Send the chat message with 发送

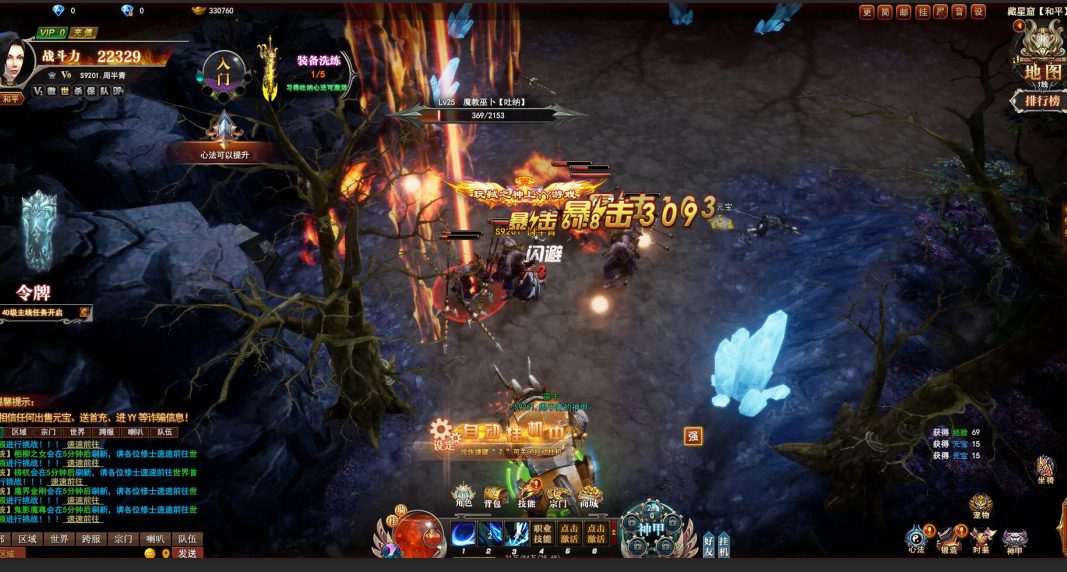(187, 553)
